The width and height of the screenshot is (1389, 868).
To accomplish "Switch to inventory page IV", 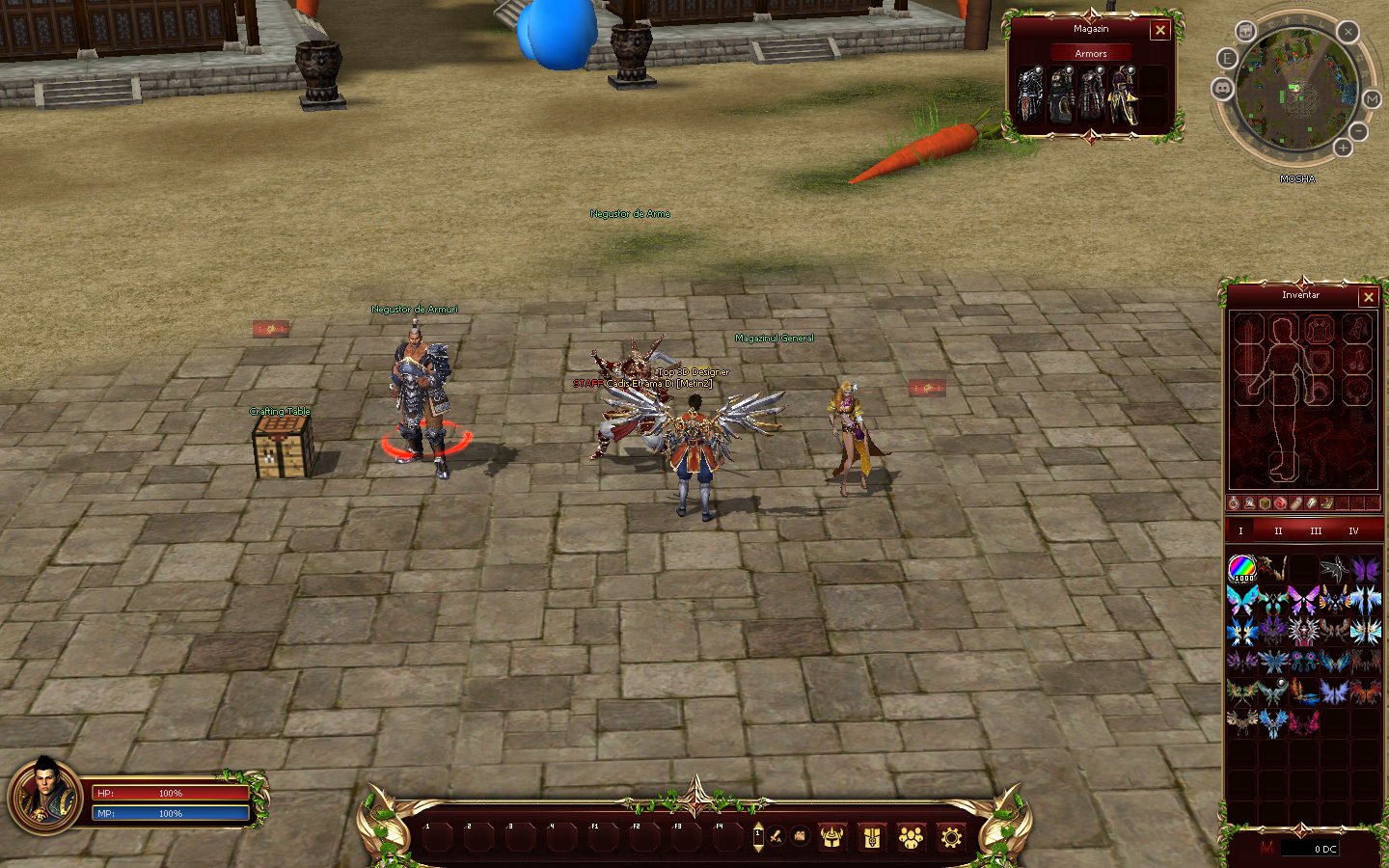I will pos(1353,531).
